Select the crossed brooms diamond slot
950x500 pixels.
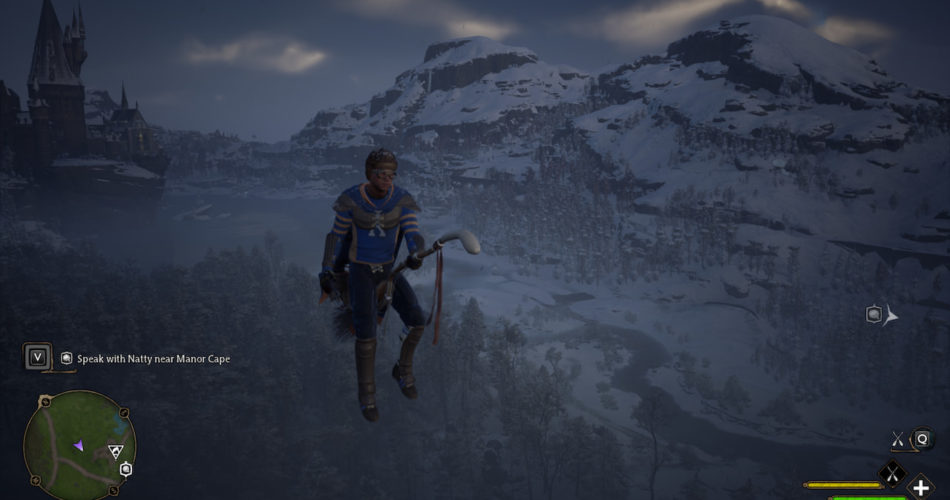(x=892, y=472)
